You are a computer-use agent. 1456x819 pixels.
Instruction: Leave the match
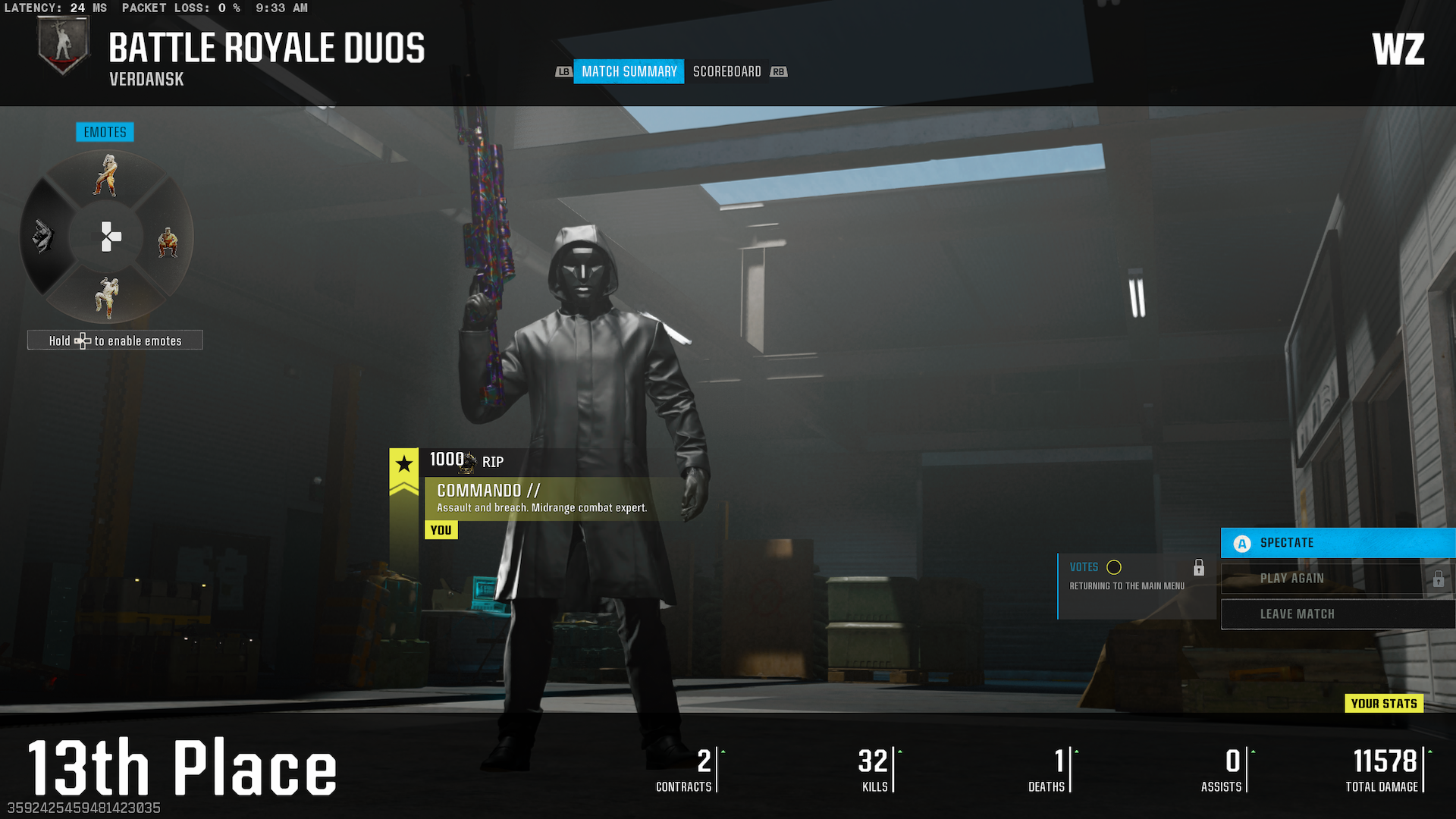tap(1338, 614)
